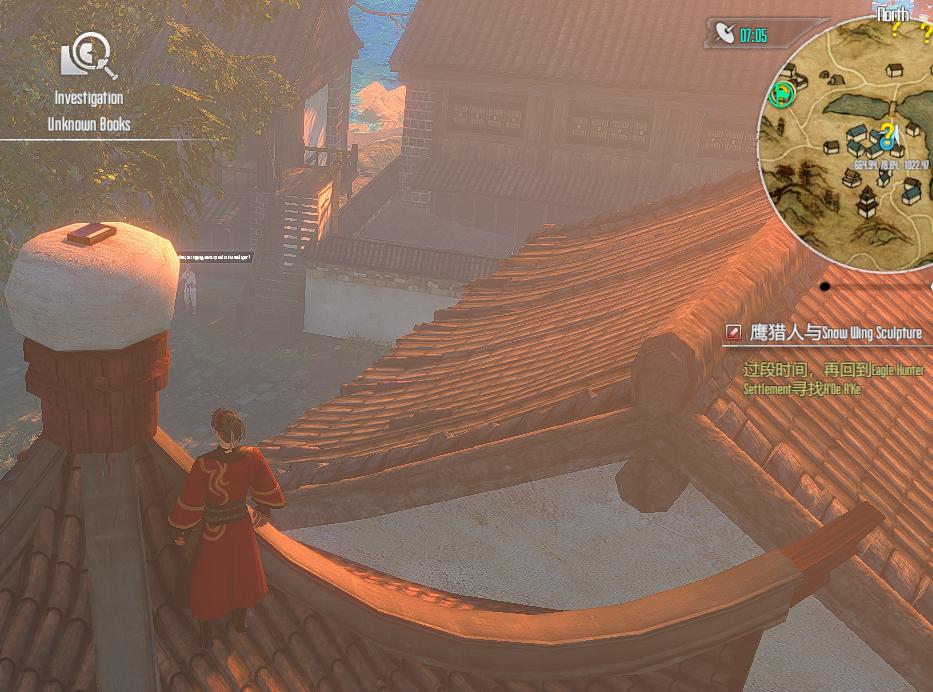Click the pagoda building on the minimap
Image resolution: width=933 pixels, height=692 pixels.
pyautogui.click(x=867, y=202)
